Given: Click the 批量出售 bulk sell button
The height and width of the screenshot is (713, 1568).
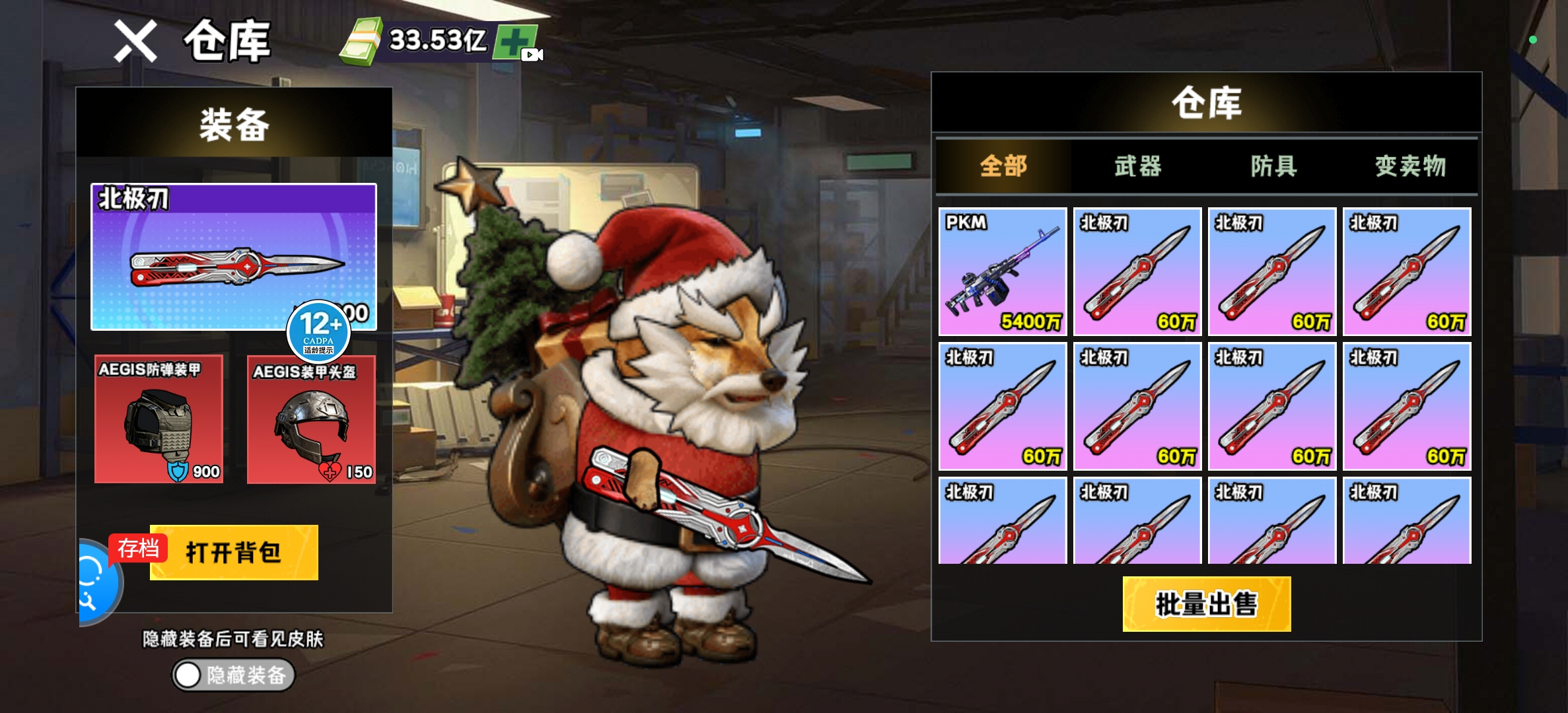Looking at the screenshot, I should [x=1206, y=604].
